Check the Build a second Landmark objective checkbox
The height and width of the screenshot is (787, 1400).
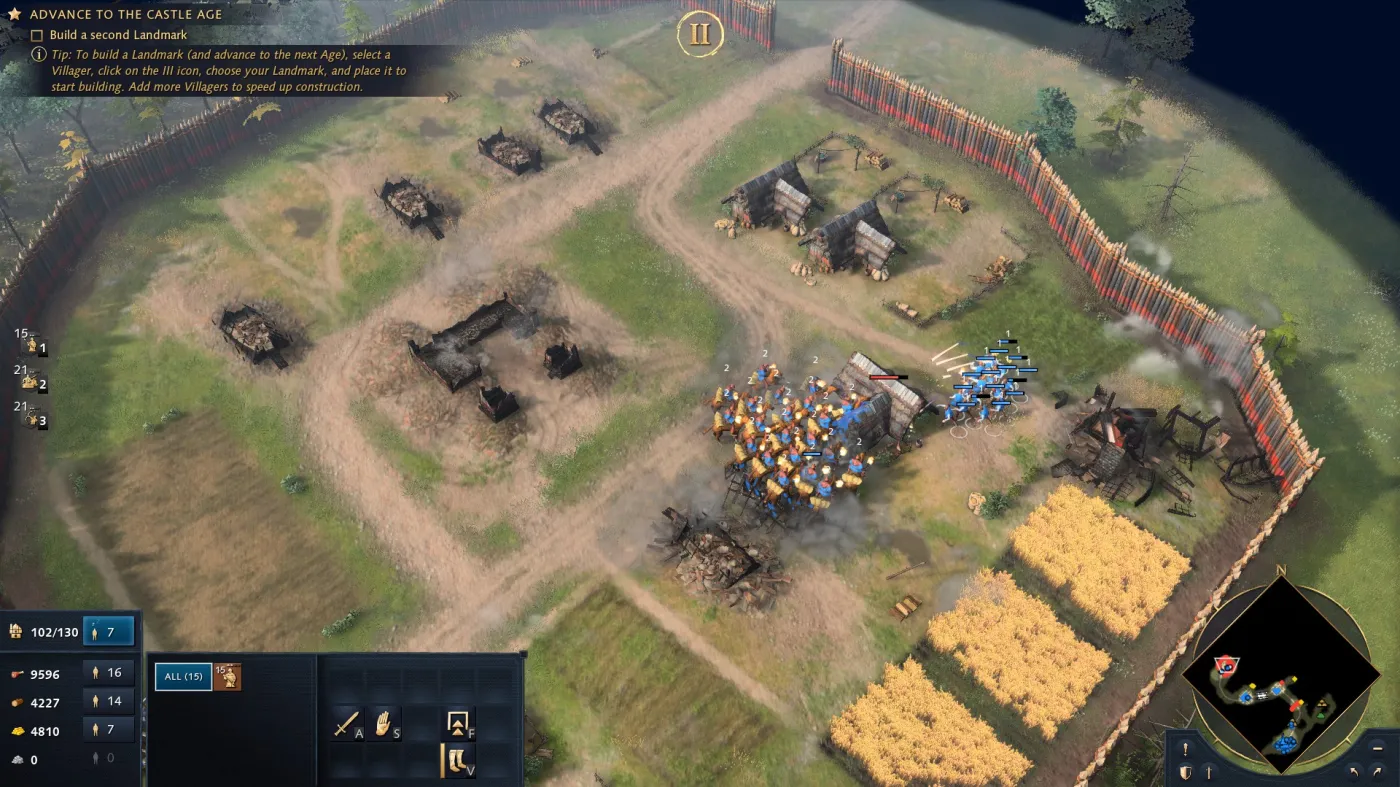coord(35,34)
